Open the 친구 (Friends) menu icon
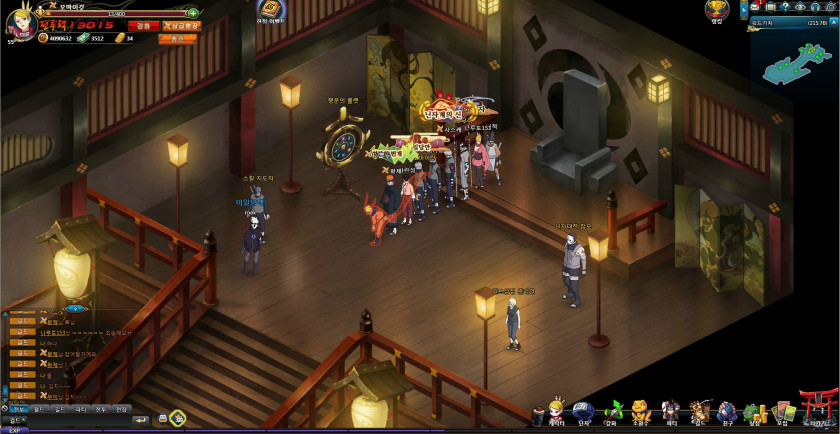This screenshot has height=434, width=840. tap(727, 412)
